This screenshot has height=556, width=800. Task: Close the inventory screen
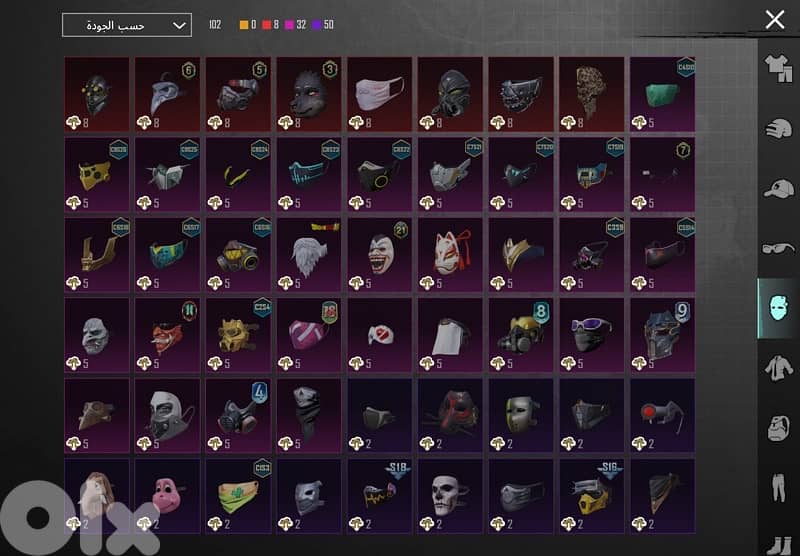774,19
